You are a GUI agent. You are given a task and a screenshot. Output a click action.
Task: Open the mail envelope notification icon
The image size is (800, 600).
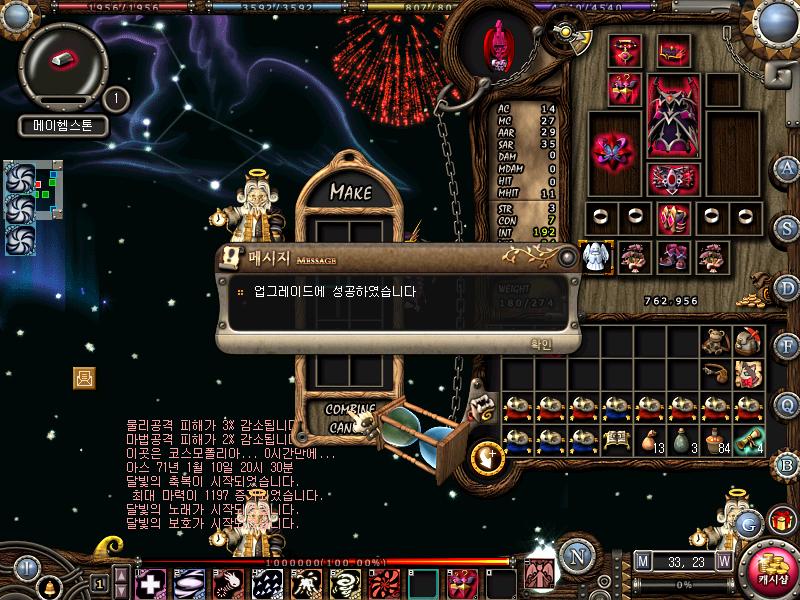[x=85, y=377]
